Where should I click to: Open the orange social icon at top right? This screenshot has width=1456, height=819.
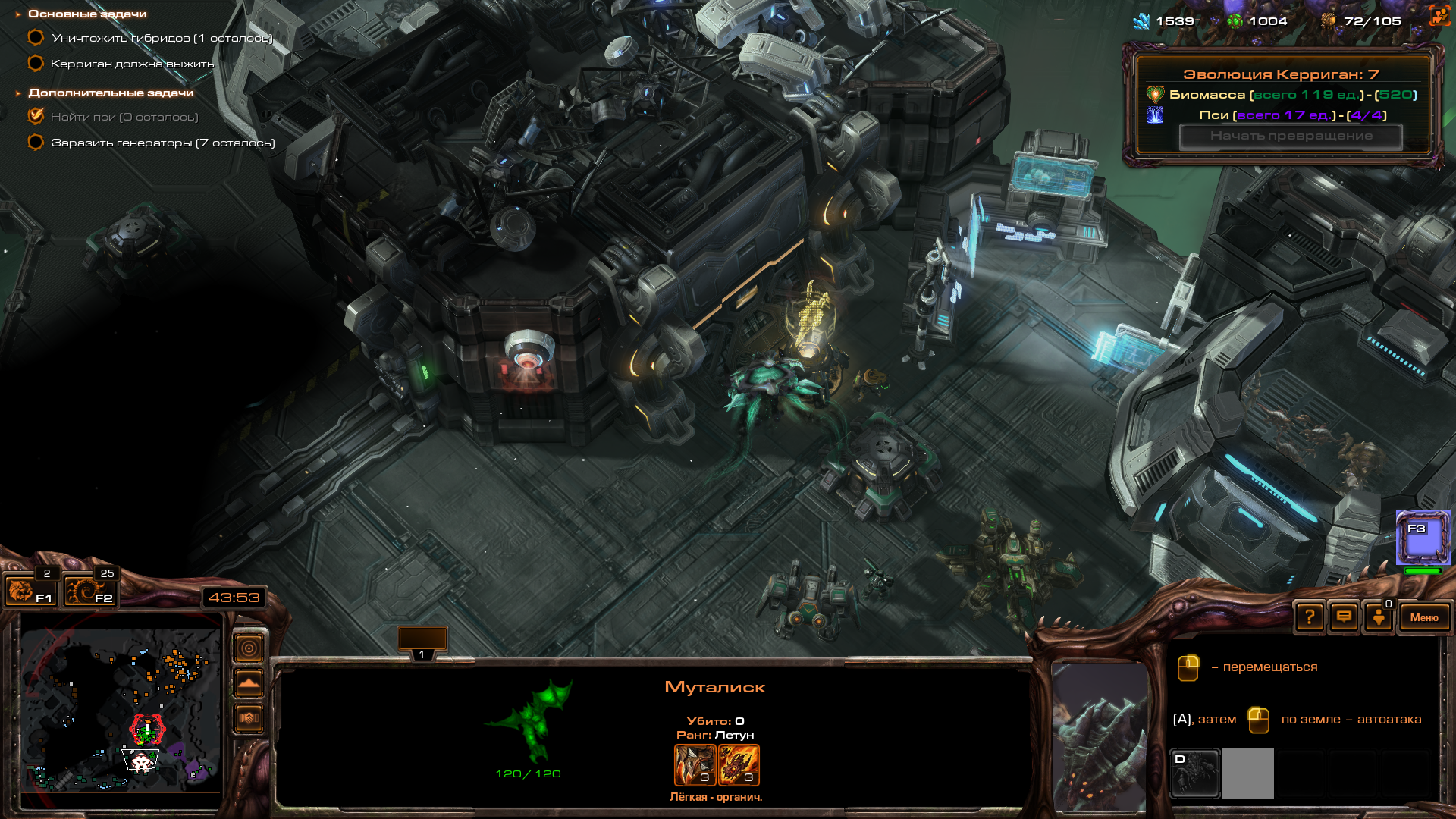tap(1439, 17)
